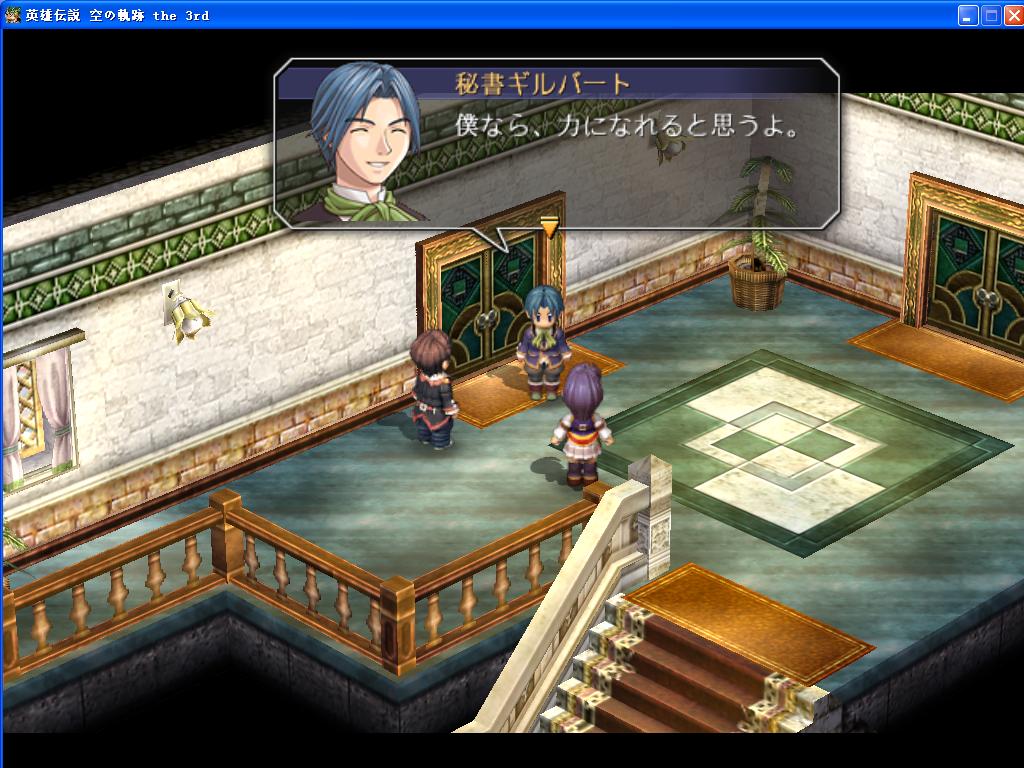Viewport: 1024px width, 768px height.
Task: Minimize the game window
Action: [967, 15]
